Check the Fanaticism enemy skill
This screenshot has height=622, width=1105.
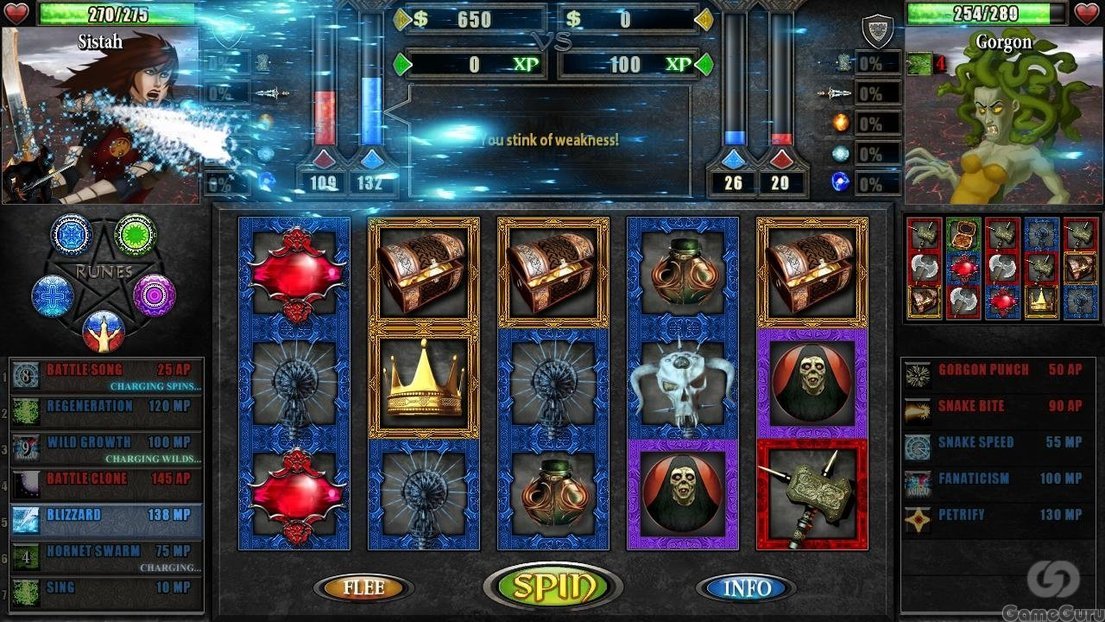point(995,480)
